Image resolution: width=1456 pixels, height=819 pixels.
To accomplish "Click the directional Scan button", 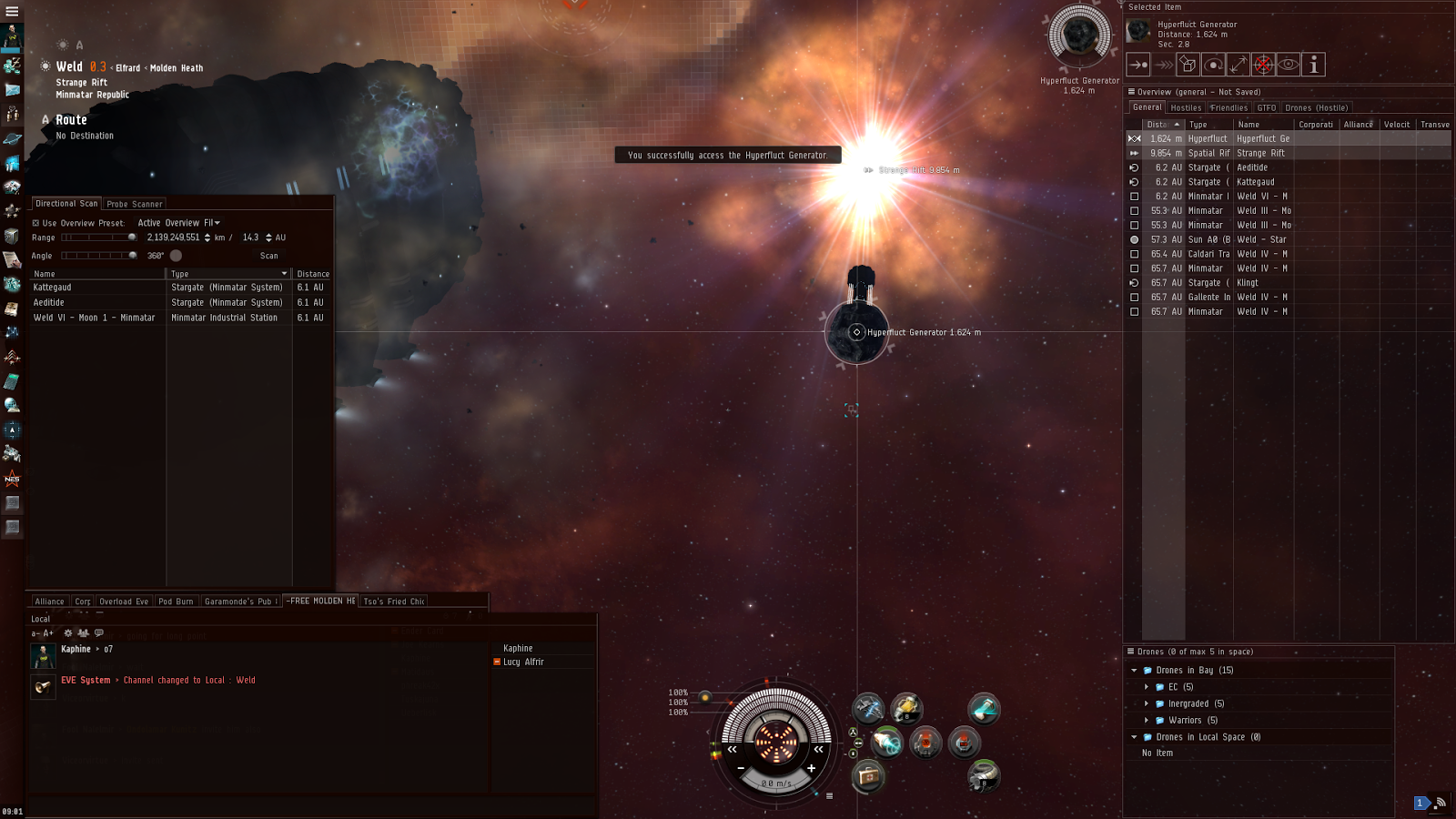I will tap(268, 256).
